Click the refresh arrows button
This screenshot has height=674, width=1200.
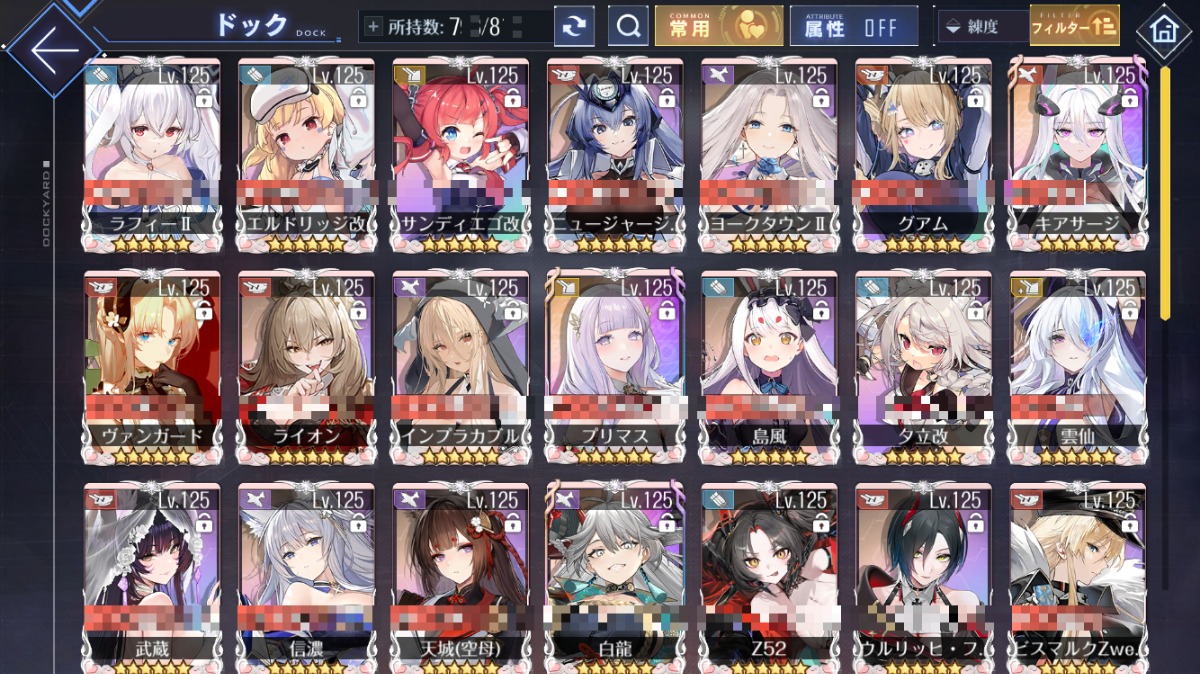pos(574,27)
